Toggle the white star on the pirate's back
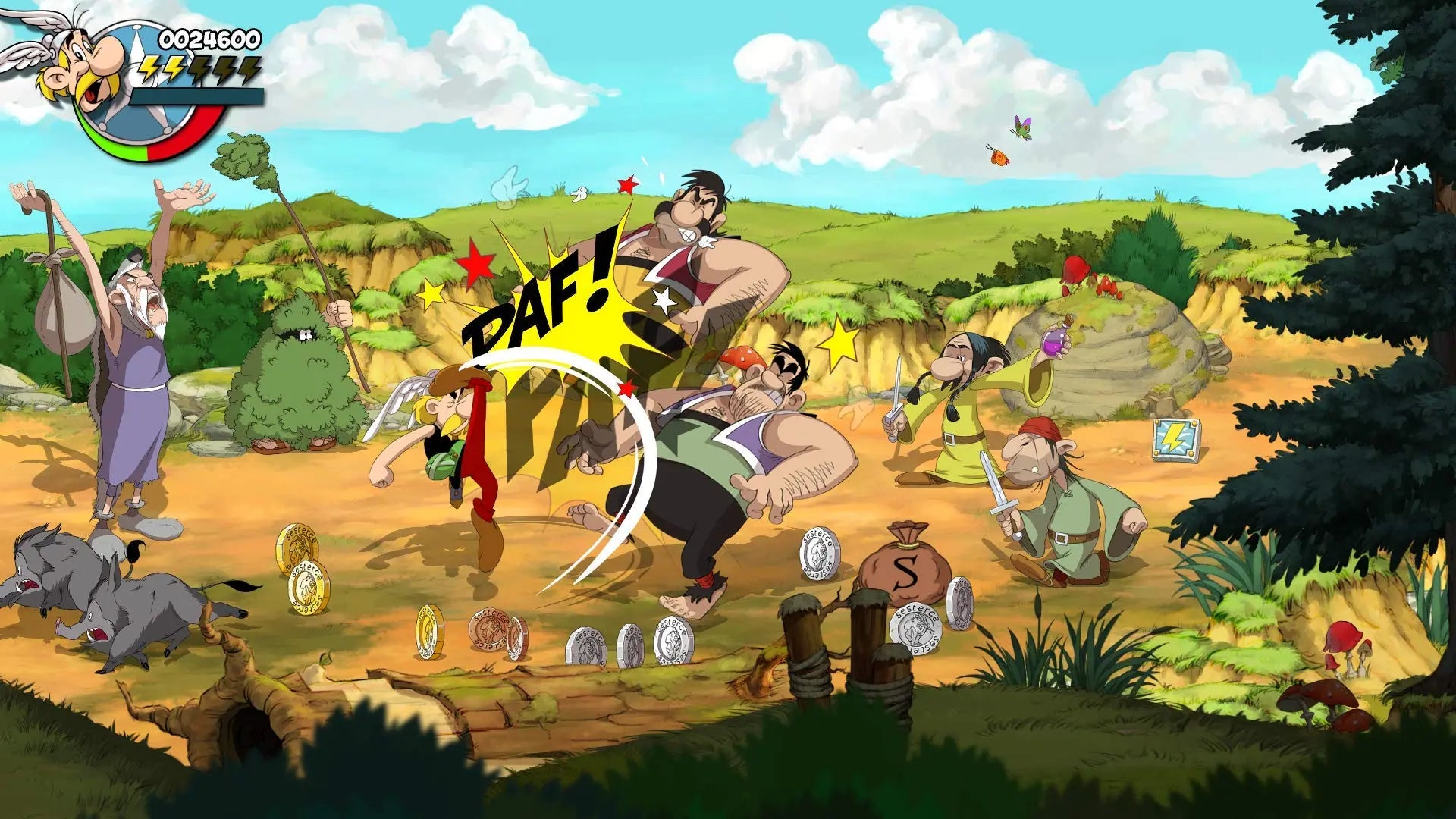 pos(665,299)
